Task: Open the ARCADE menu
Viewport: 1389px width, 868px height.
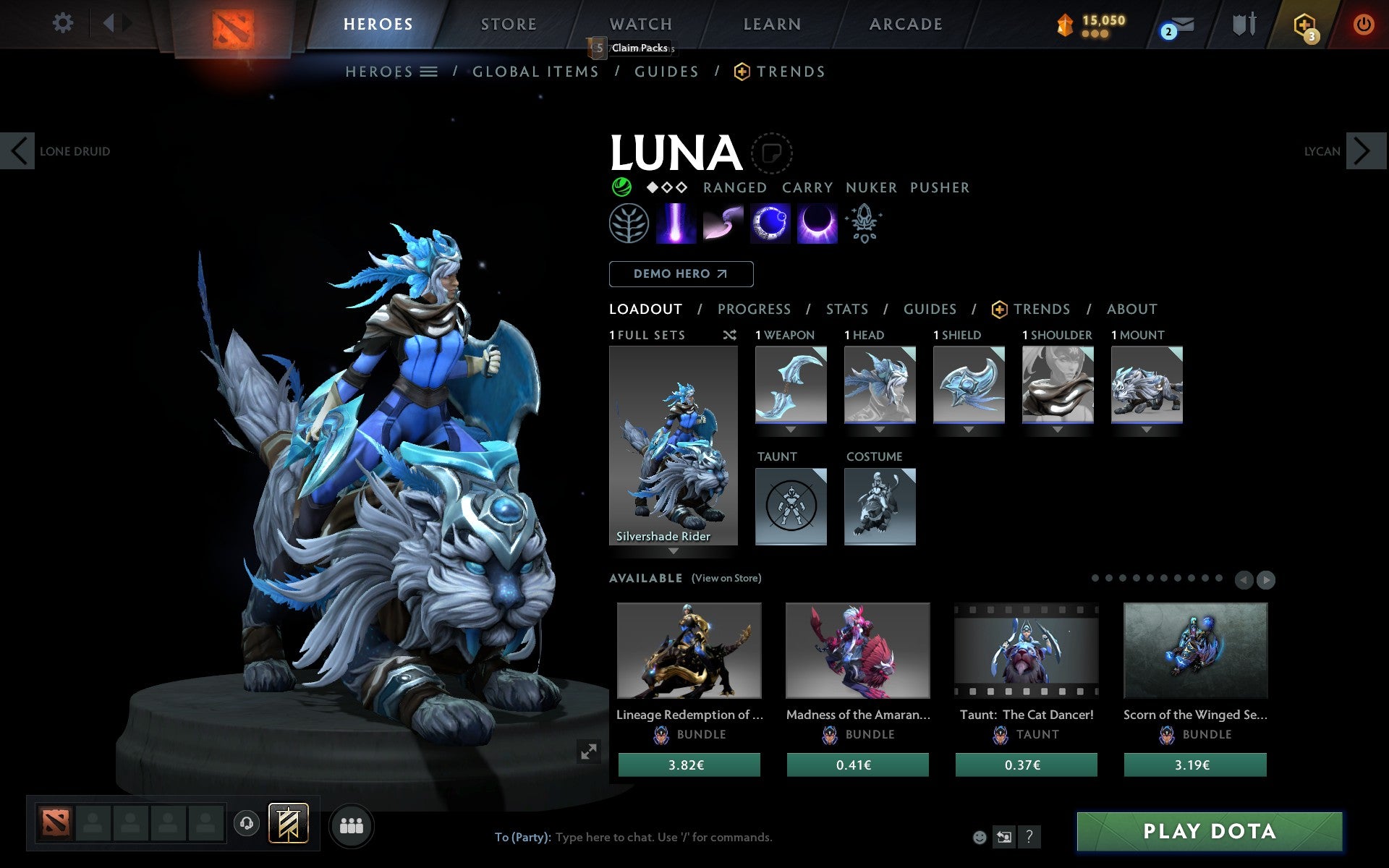Action: point(904,24)
